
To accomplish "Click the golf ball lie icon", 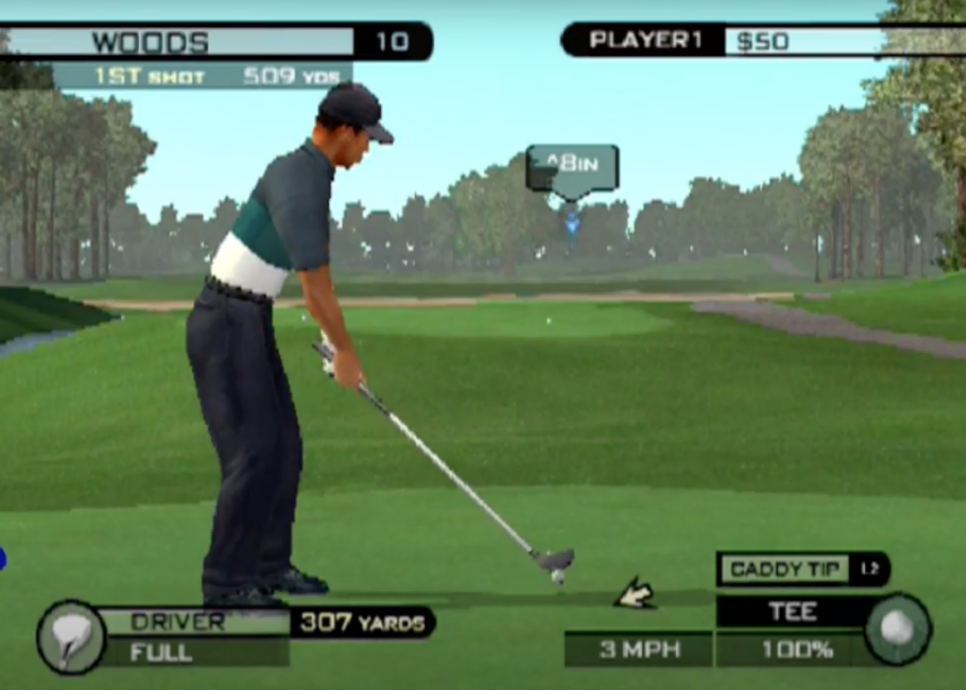I will 898,629.
